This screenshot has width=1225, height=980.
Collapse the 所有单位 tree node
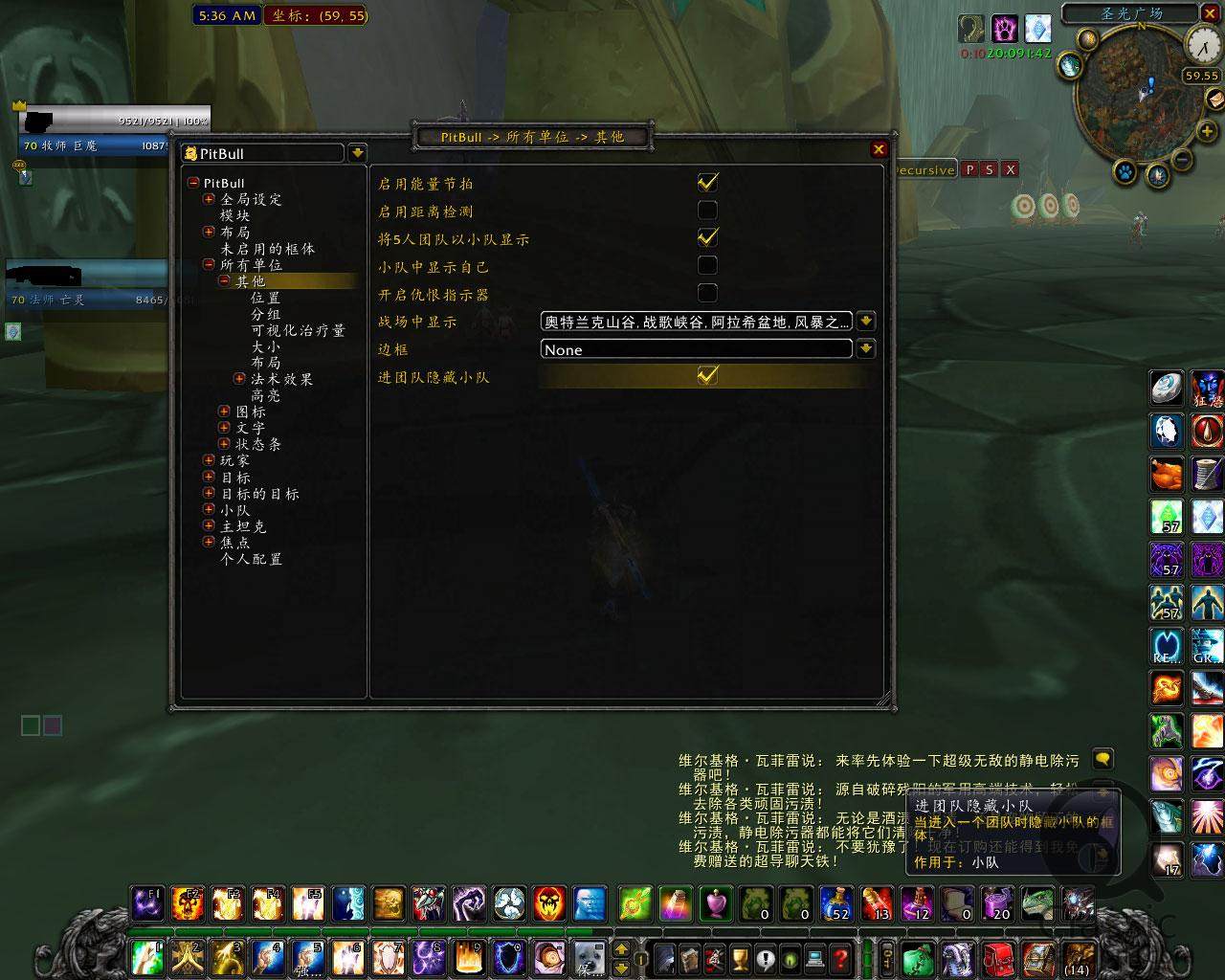tap(209, 265)
